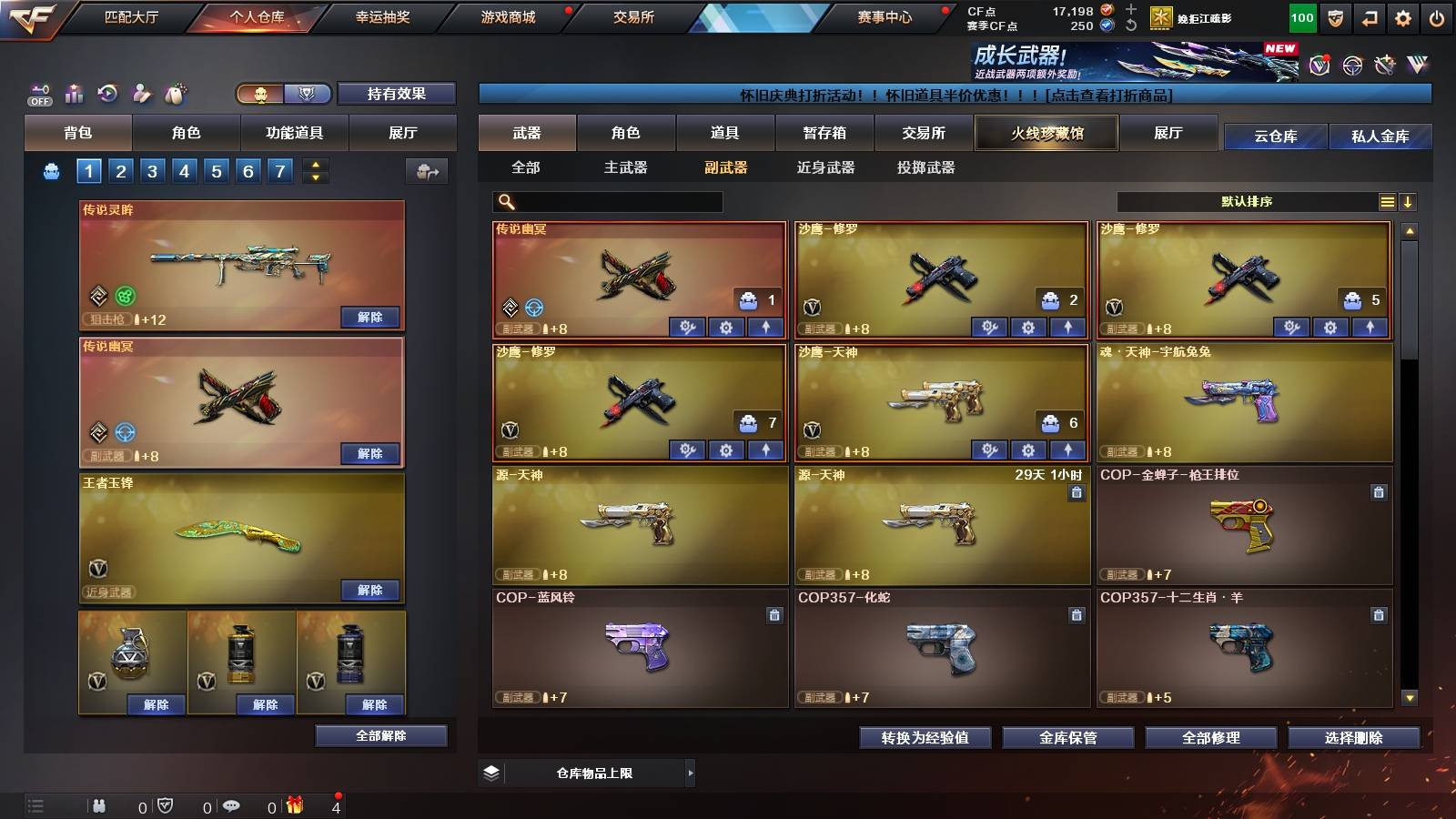Select backpack slot number 3

[152, 170]
